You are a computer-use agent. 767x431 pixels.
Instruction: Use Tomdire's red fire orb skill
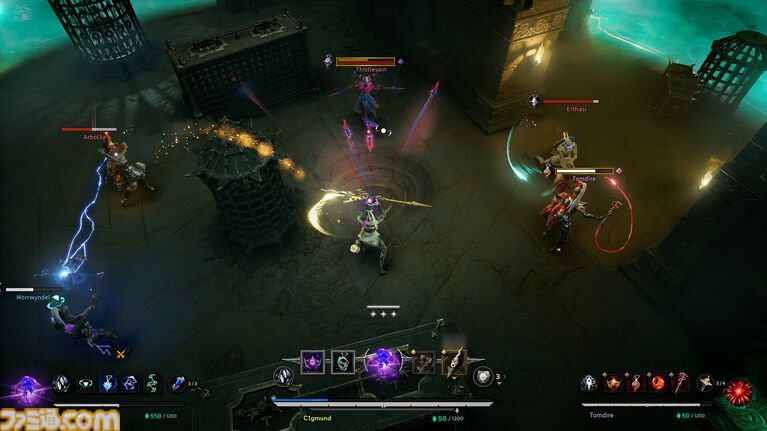coord(658,383)
